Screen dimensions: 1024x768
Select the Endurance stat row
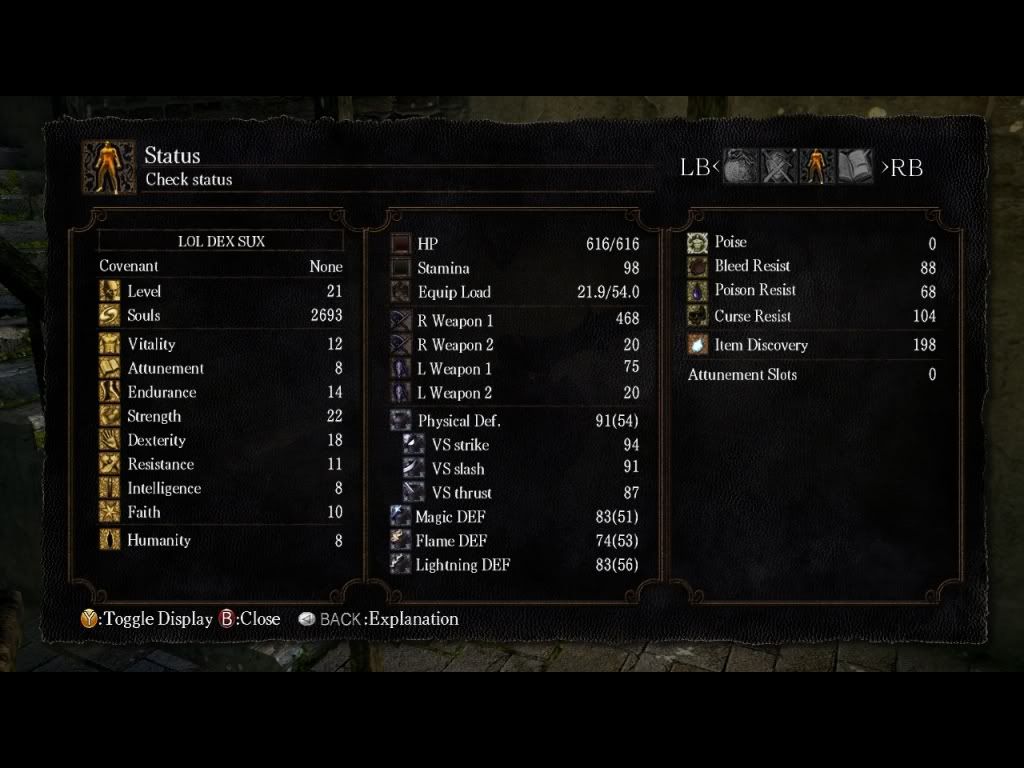click(x=221, y=392)
